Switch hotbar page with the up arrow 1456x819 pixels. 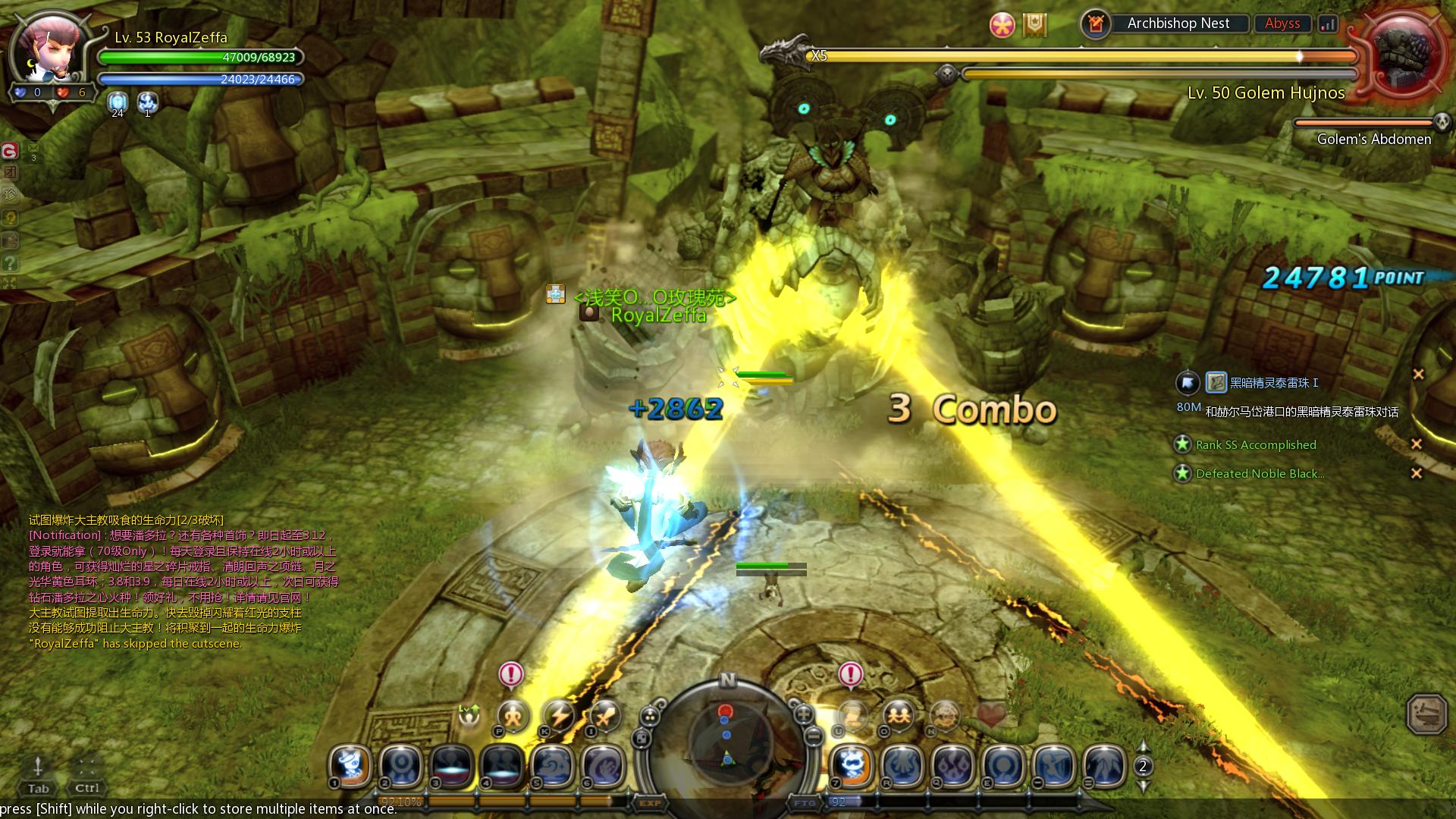pyautogui.click(x=1143, y=746)
